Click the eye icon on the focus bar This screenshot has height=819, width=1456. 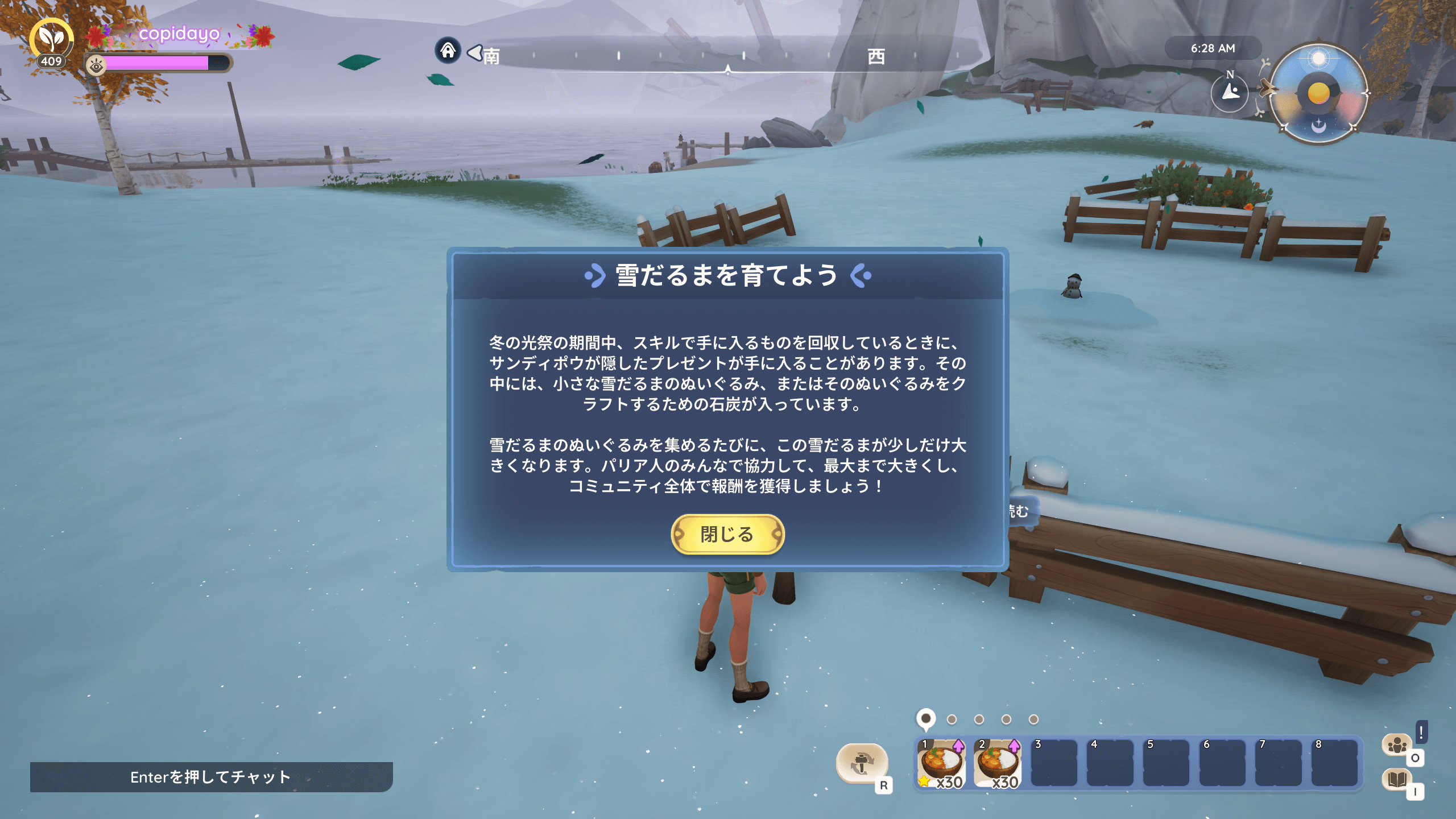(96, 67)
